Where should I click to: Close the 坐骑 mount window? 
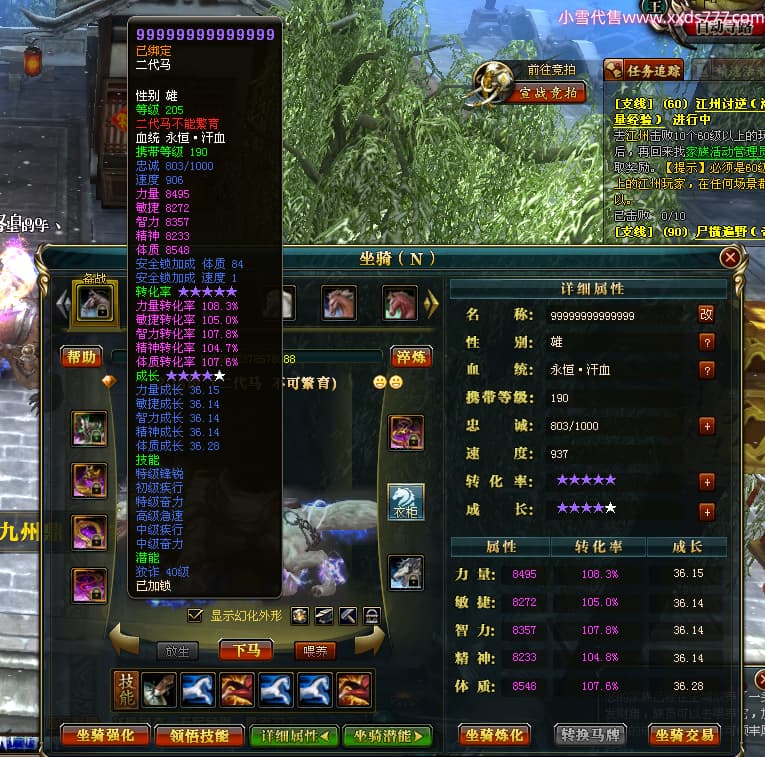click(x=730, y=258)
